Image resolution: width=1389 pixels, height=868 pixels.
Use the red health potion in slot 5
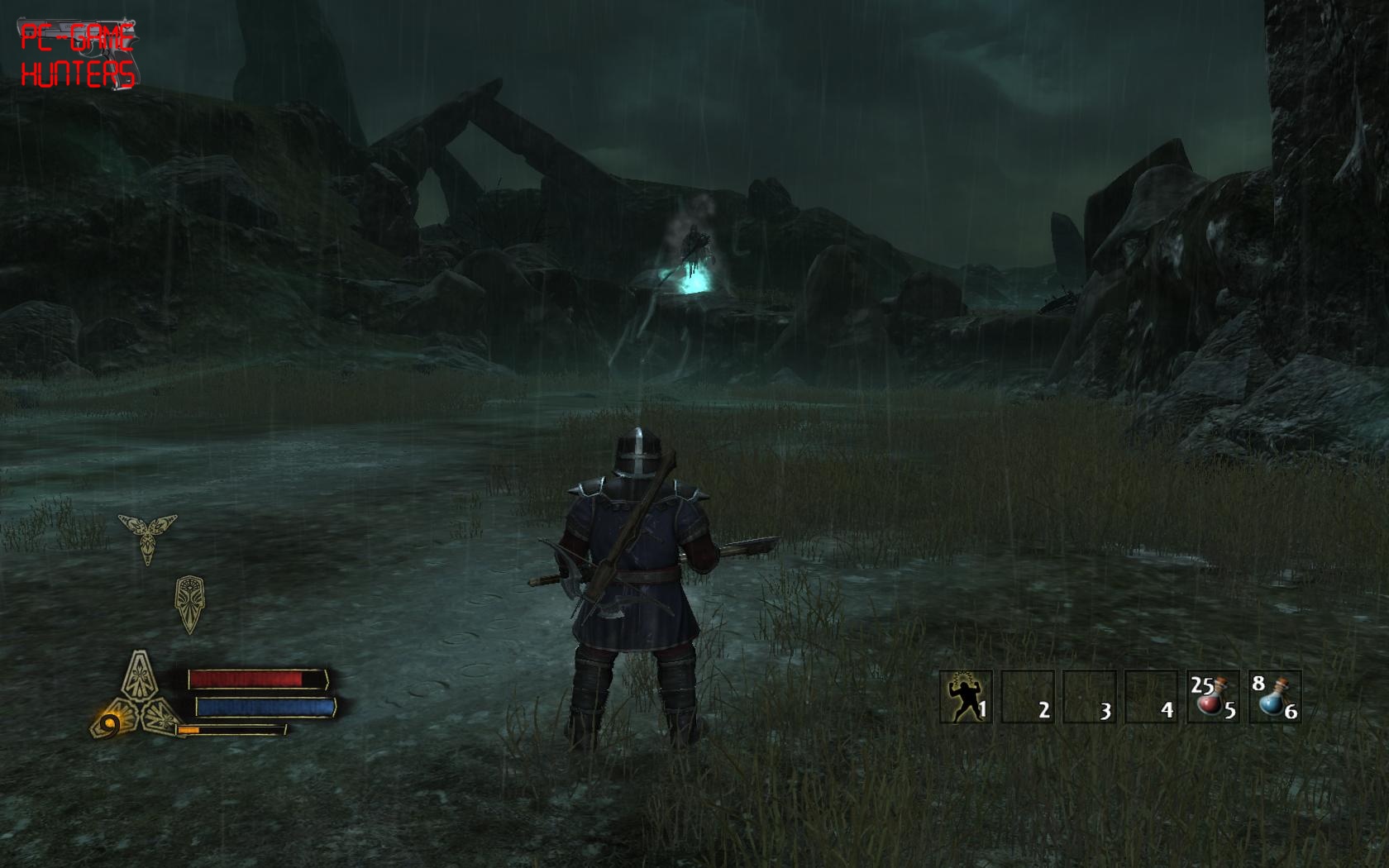click(x=1212, y=697)
